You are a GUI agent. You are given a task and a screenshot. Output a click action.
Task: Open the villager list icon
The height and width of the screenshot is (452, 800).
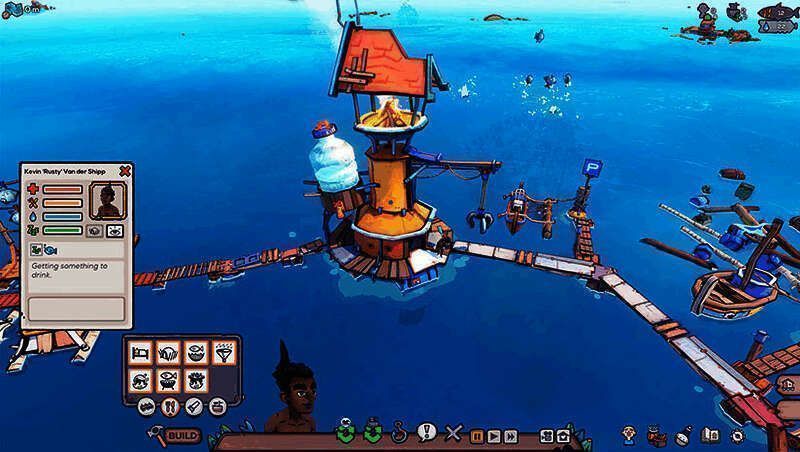(x=628, y=434)
